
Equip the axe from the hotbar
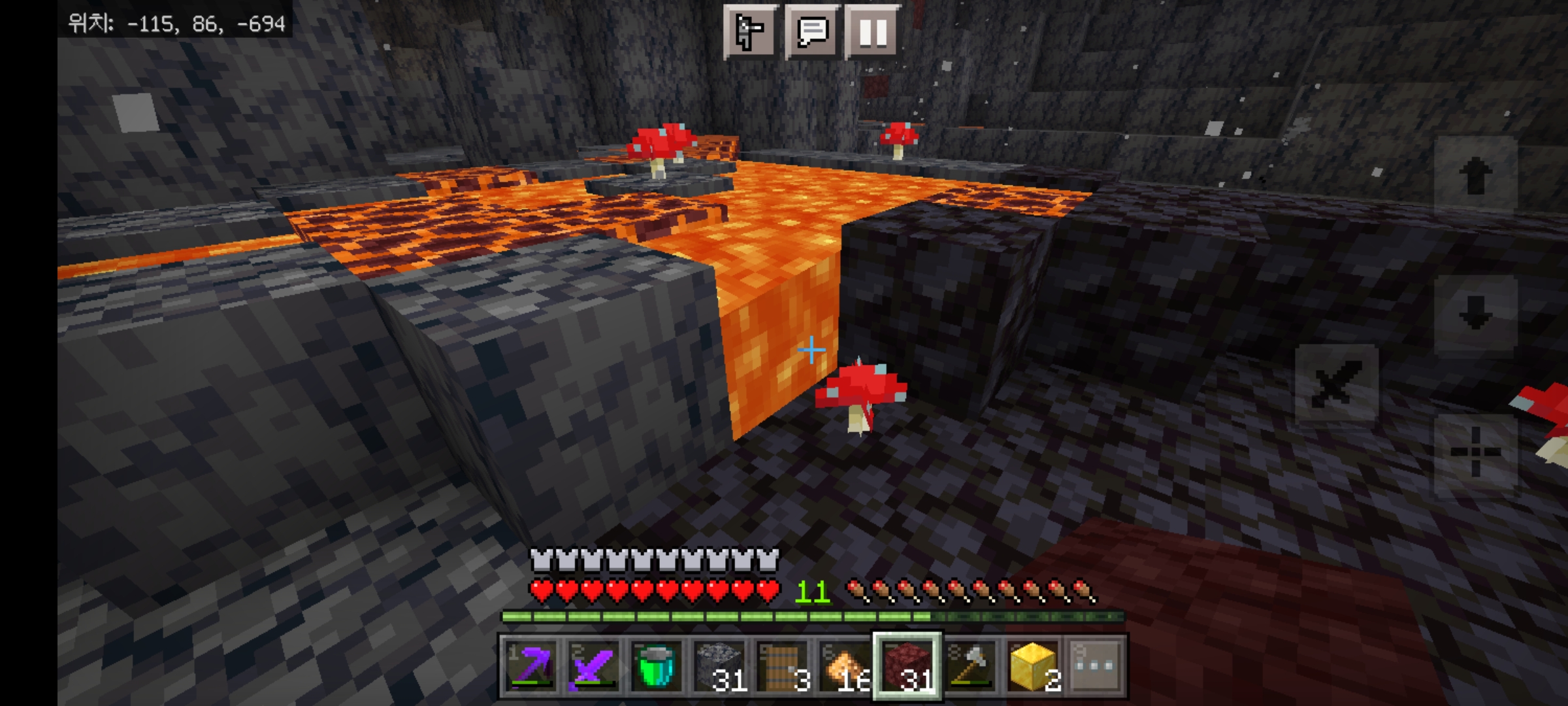(x=969, y=666)
